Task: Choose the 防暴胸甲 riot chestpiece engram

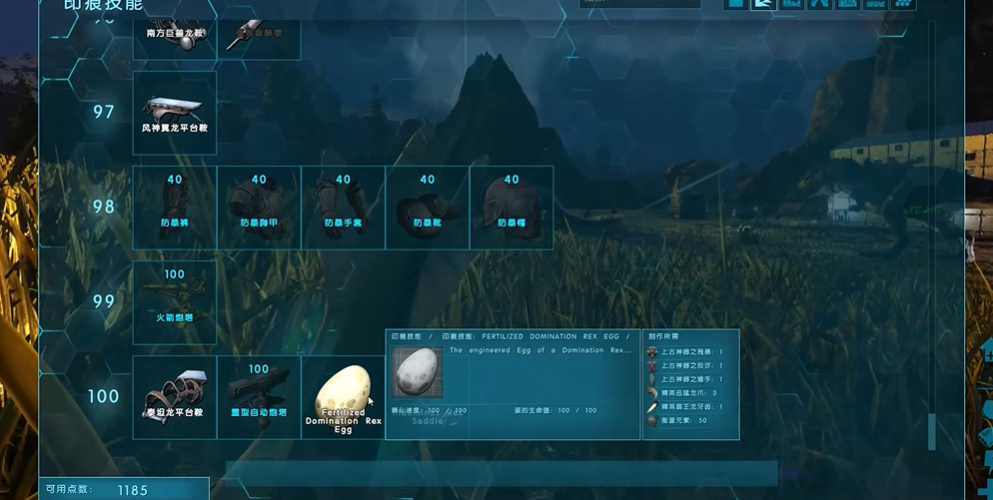Action: click(258, 207)
